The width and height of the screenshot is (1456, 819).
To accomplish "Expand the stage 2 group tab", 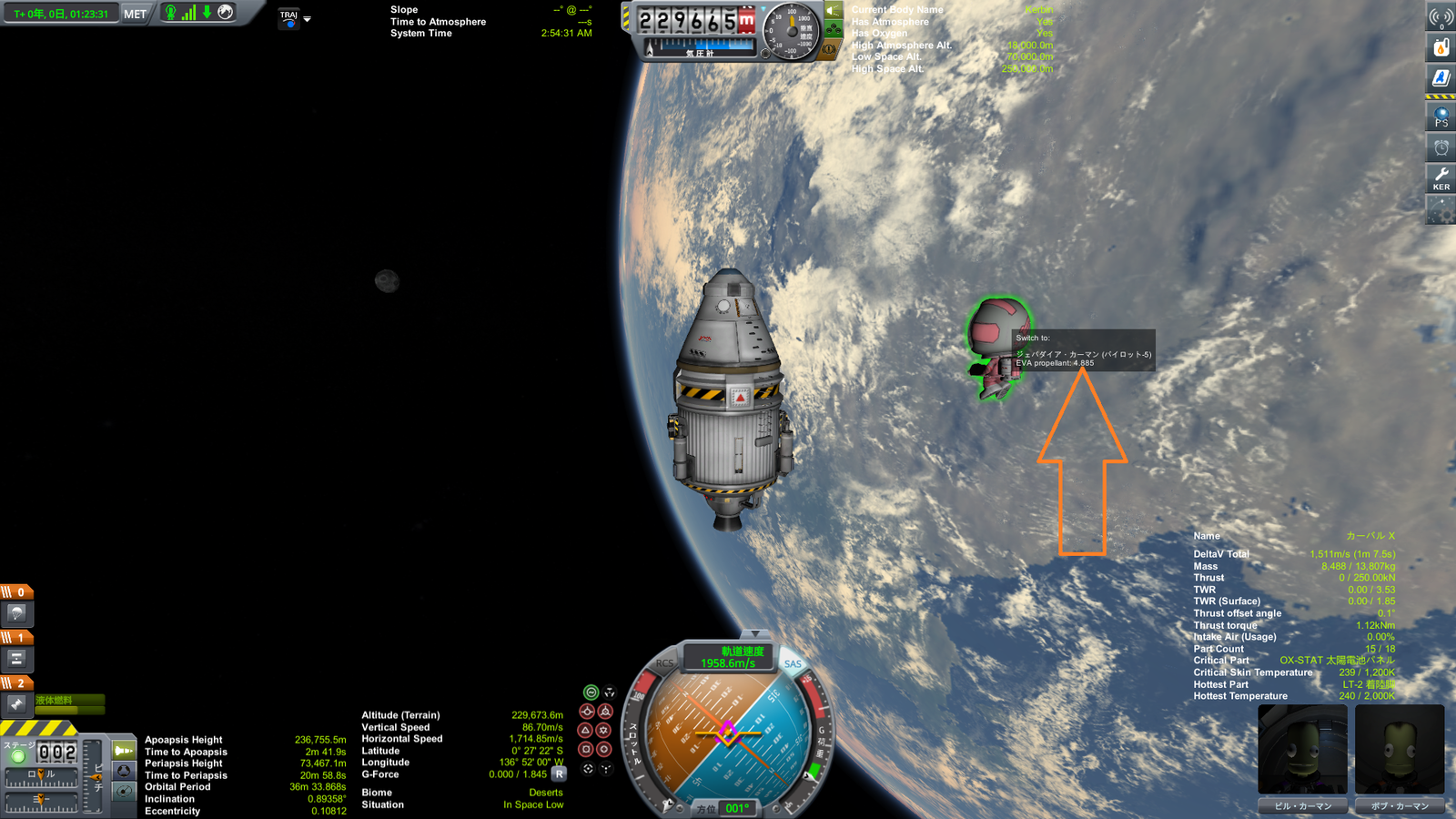I will pos(18,681).
